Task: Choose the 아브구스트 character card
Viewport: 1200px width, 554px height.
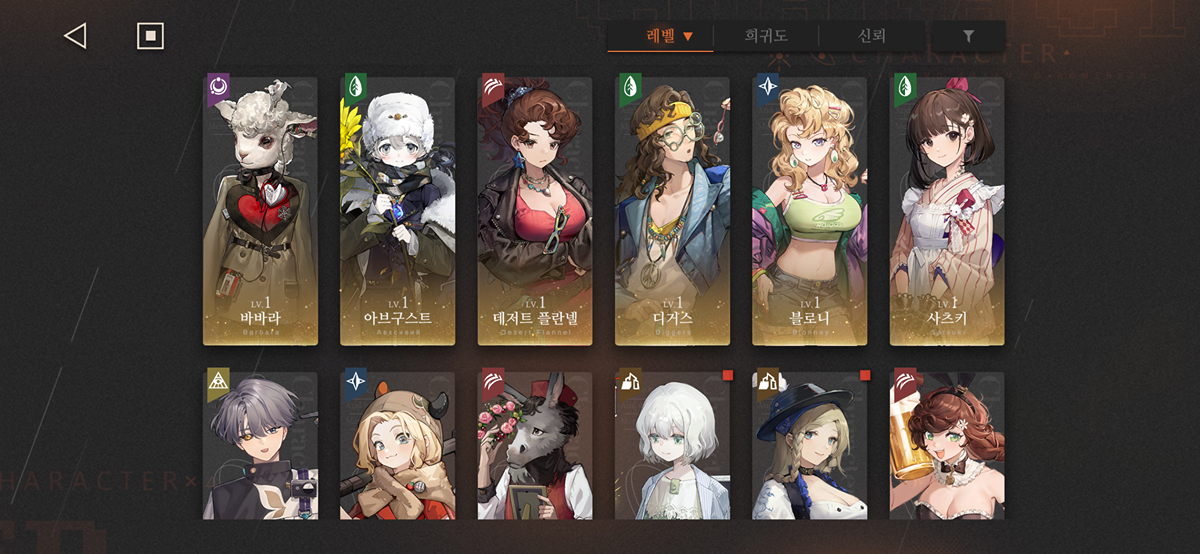Action: [x=397, y=211]
